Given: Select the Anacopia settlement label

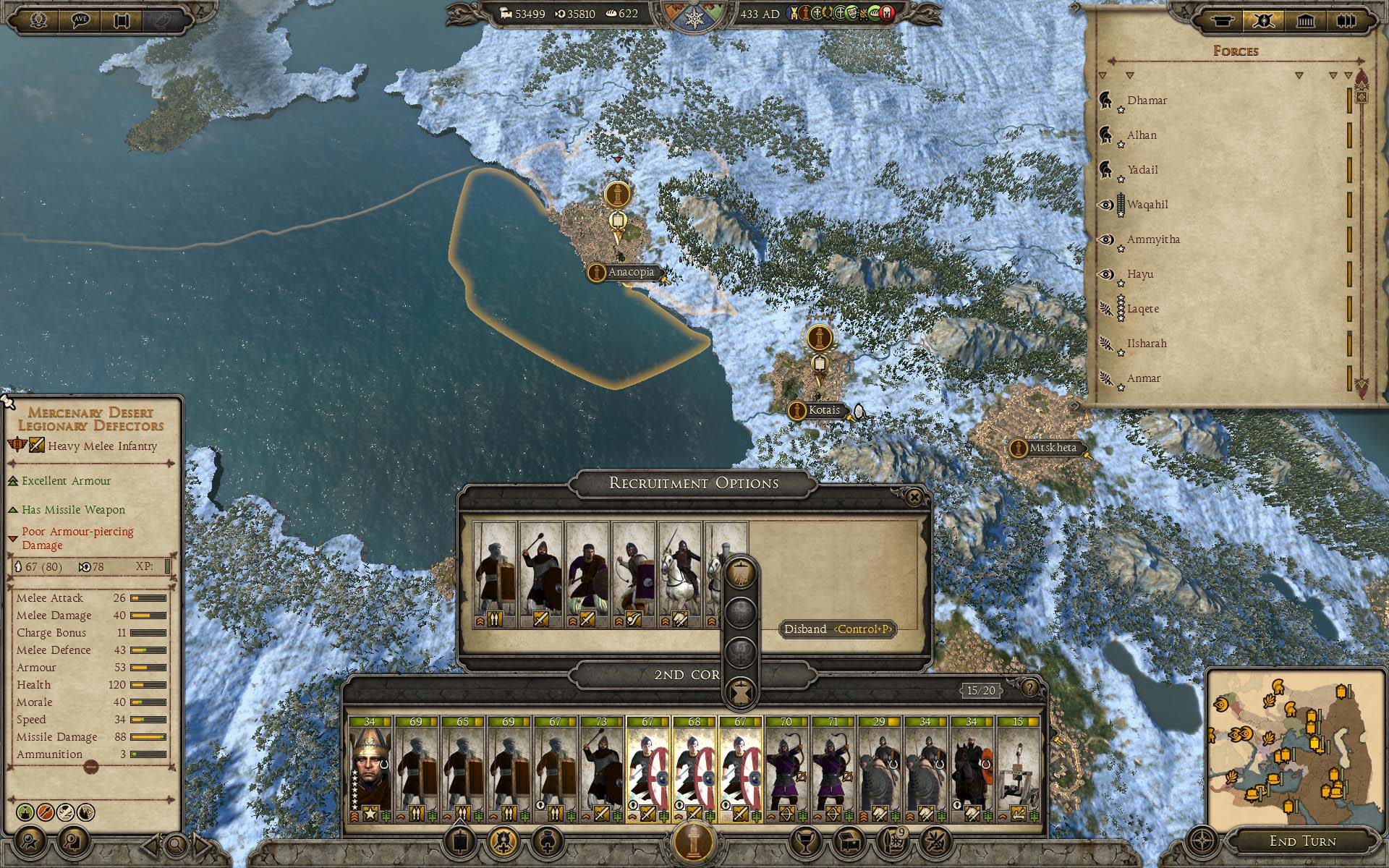Looking at the screenshot, I should click(629, 273).
